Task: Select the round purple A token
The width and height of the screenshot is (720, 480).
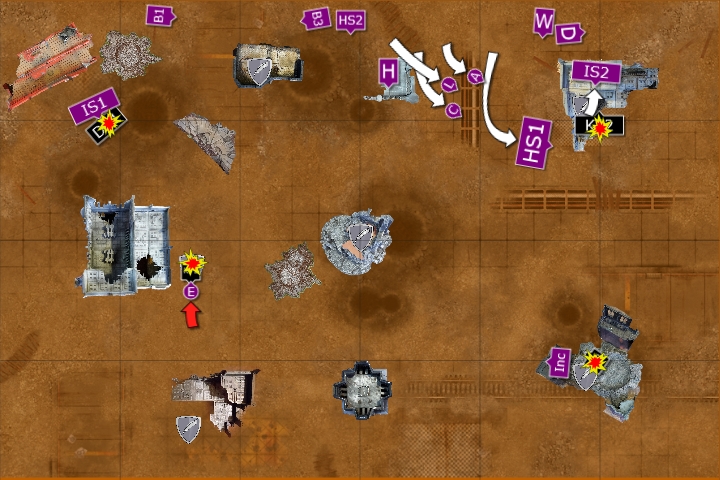Action: (x=474, y=75)
